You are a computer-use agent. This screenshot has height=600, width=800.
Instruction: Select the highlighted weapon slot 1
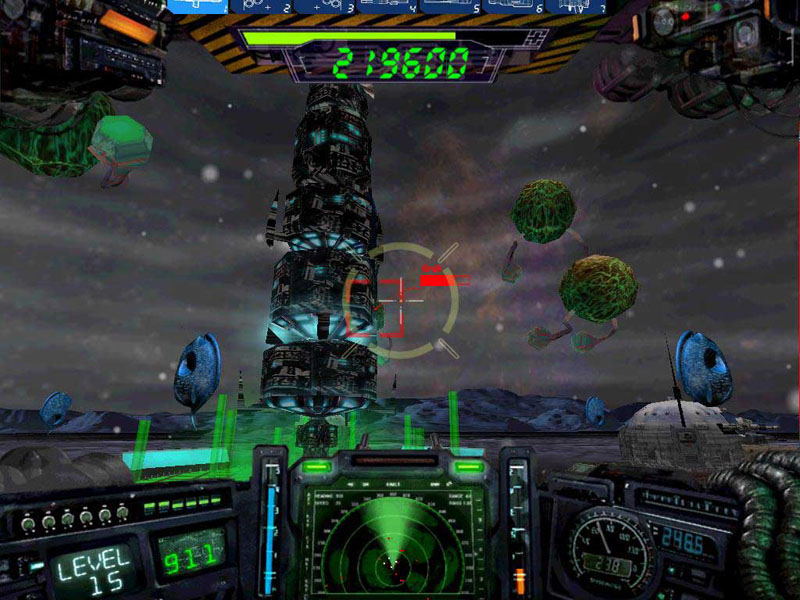[x=196, y=6]
